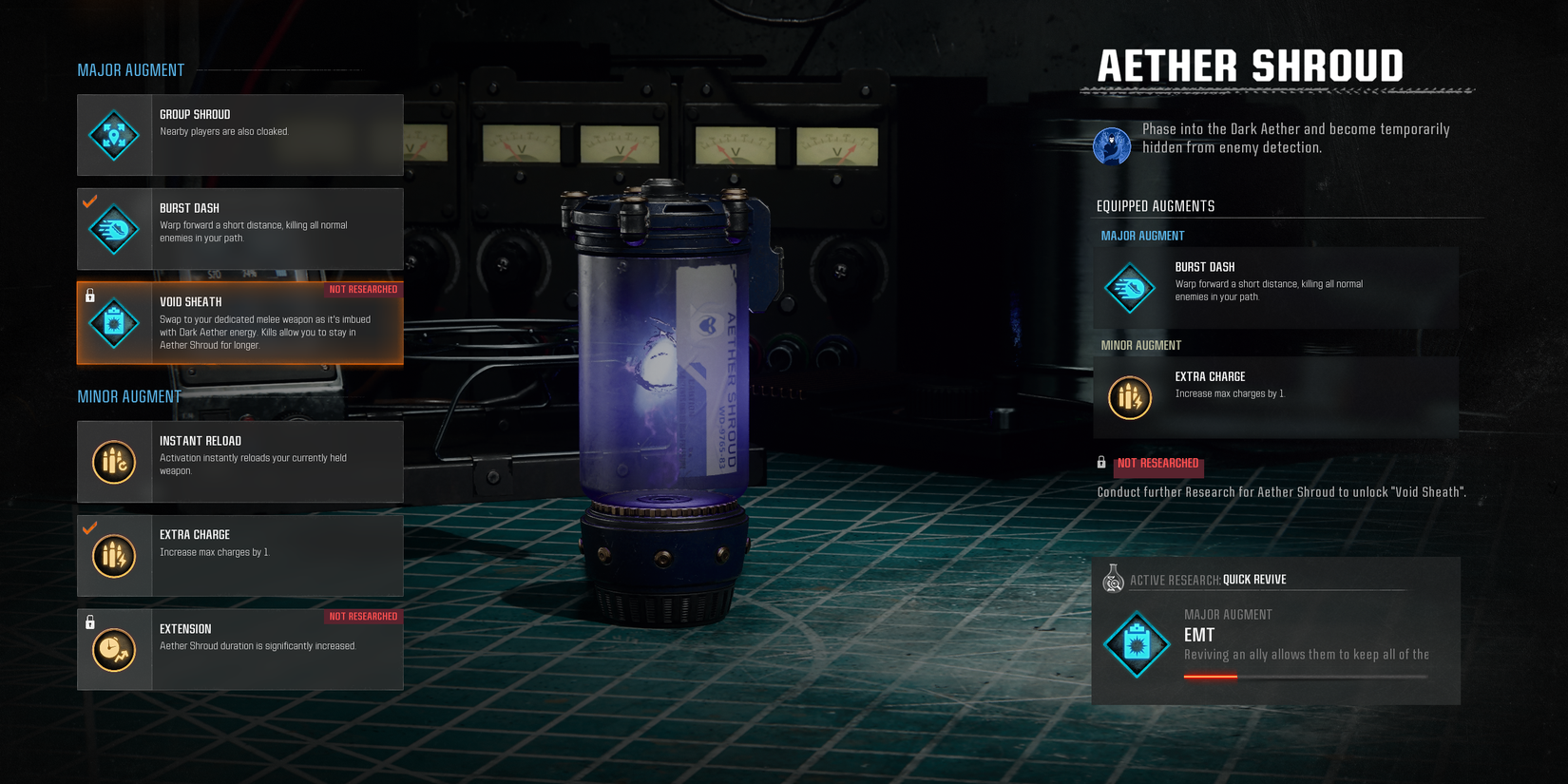
Task: Click the Burst Dash warp icon
Action: pyautogui.click(x=114, y=228)
